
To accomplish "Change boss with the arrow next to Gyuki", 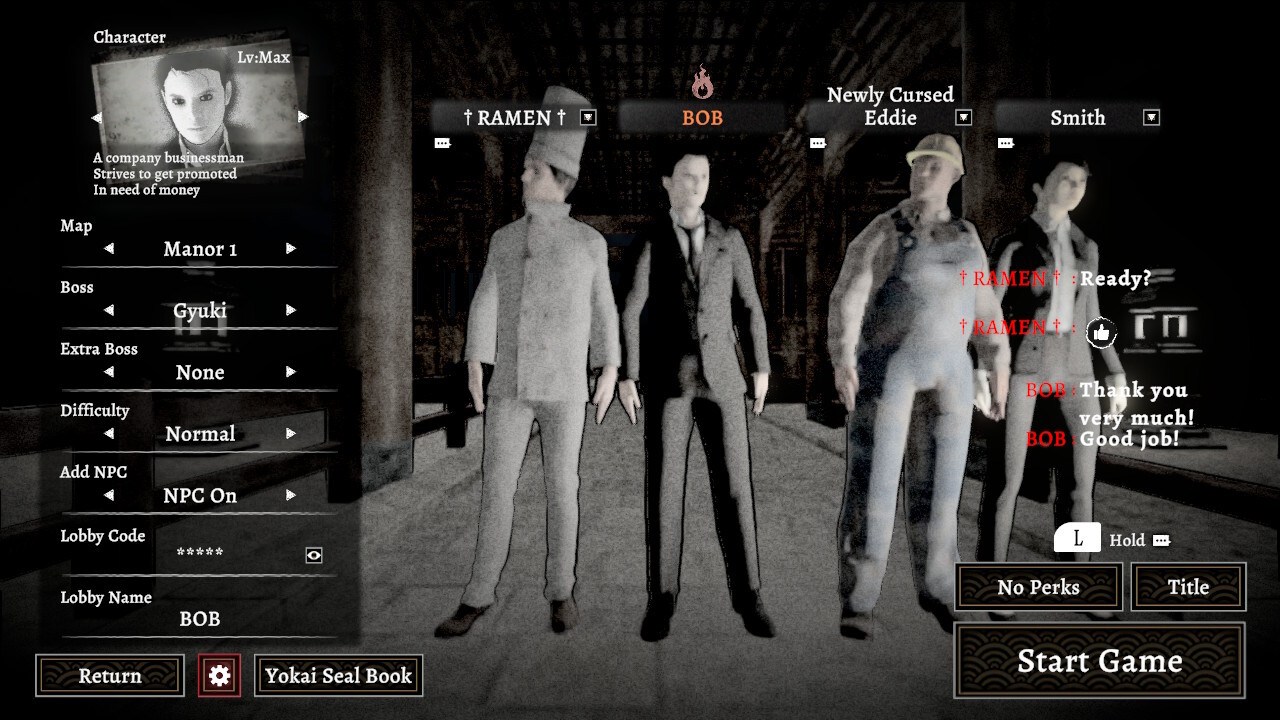I will pyautogui.click(x=289, y=311).
